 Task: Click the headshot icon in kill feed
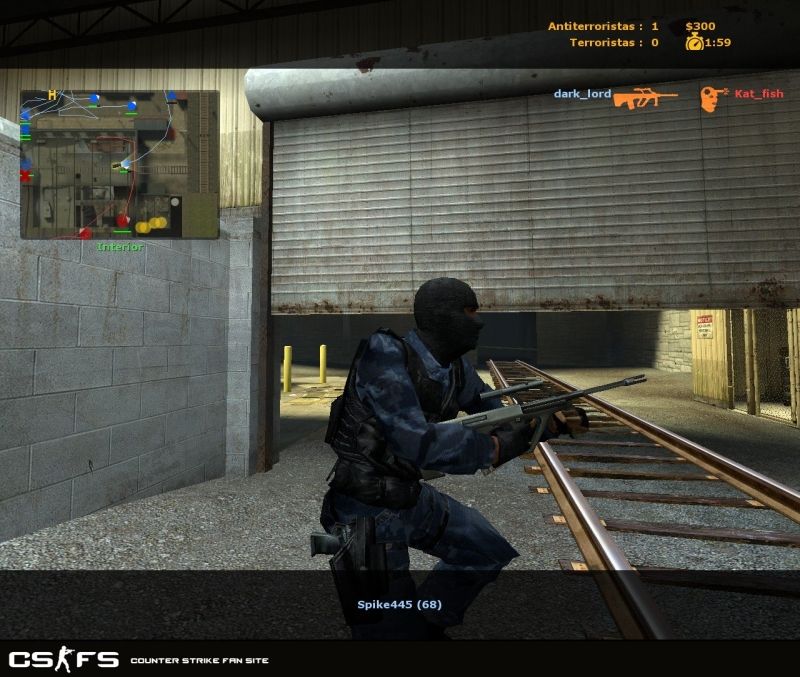point(713,98)
